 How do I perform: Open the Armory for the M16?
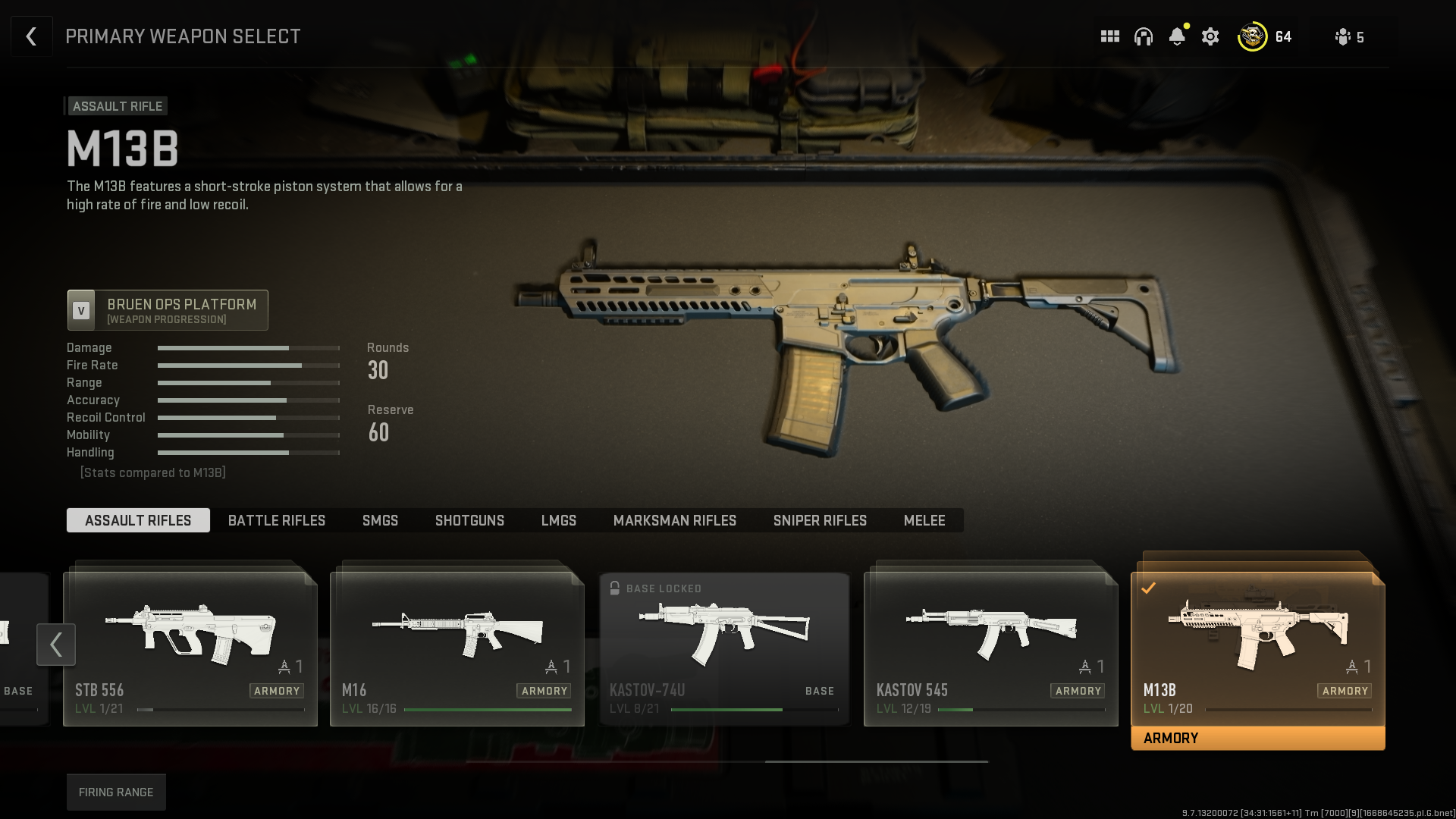544,691
